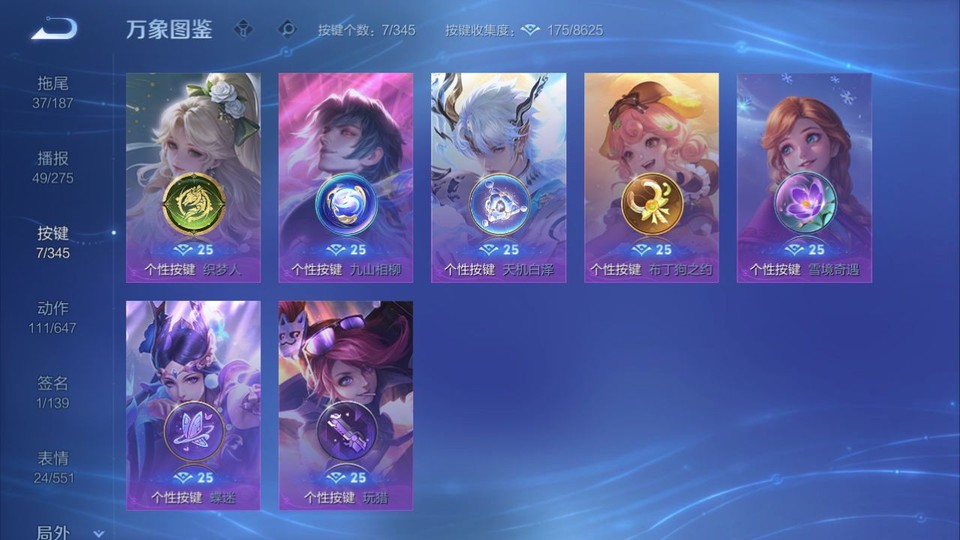Switch to the 签名 (signature) category
960x540 pixels.
[54, 392]
